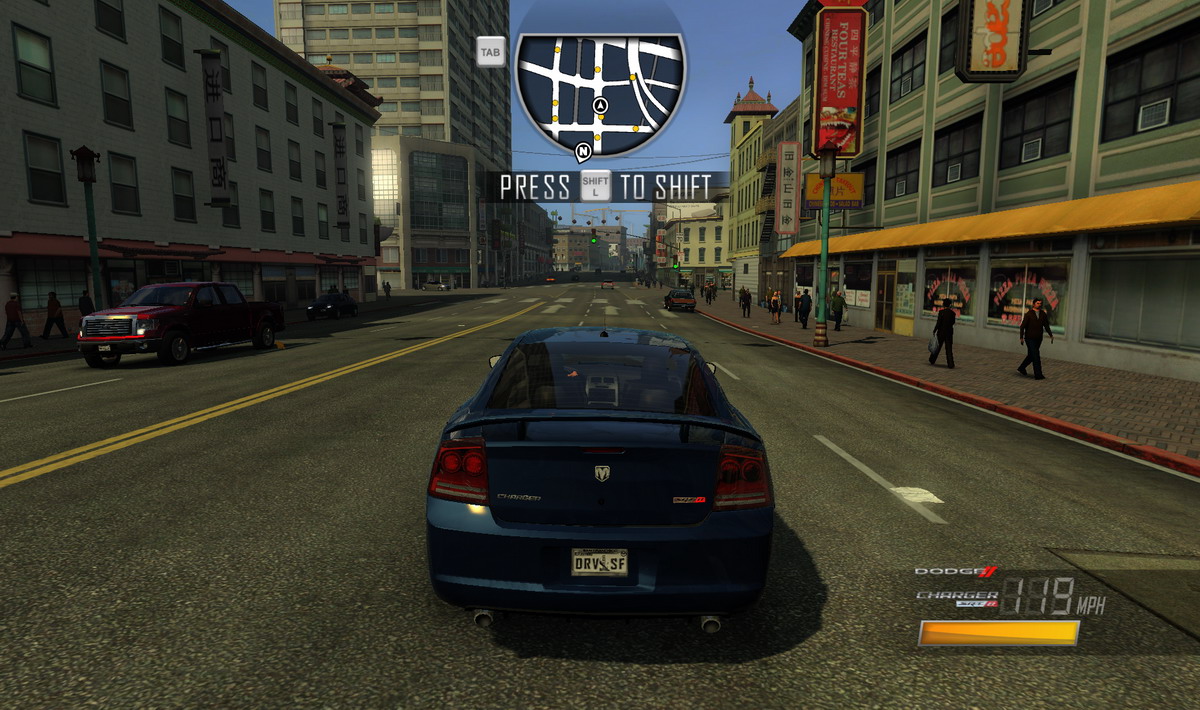Select the player arrow marker on the minimap

click(x=600, y=105)
